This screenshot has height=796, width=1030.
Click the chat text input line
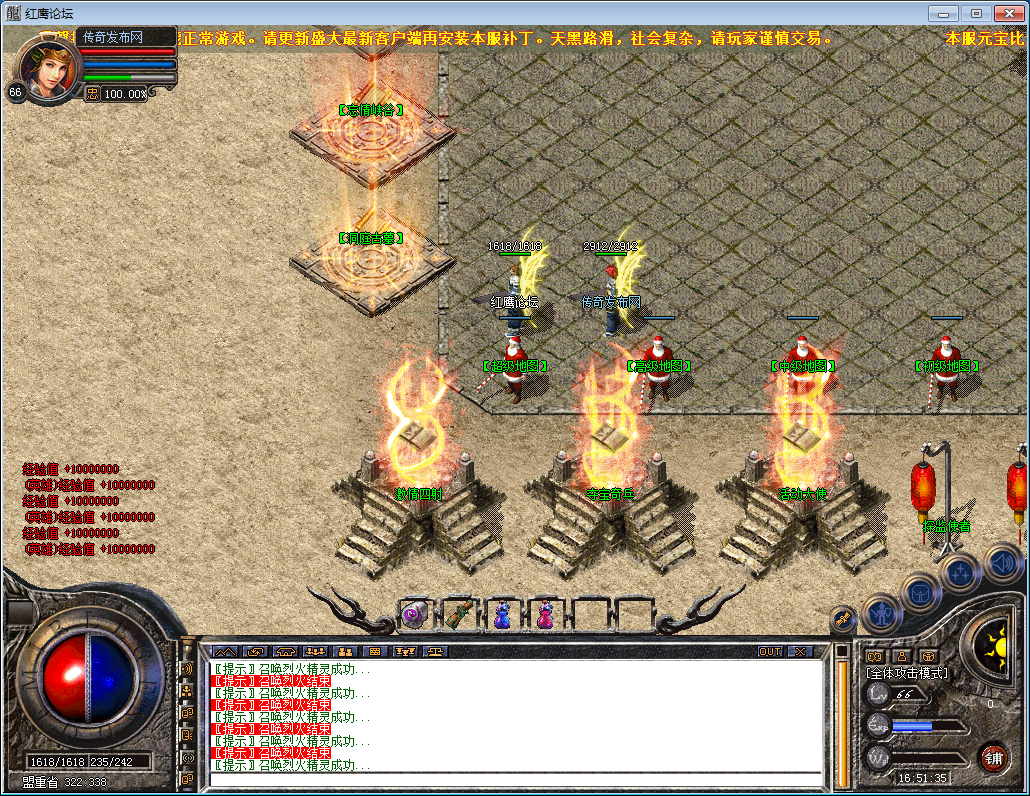coord(515,778)
